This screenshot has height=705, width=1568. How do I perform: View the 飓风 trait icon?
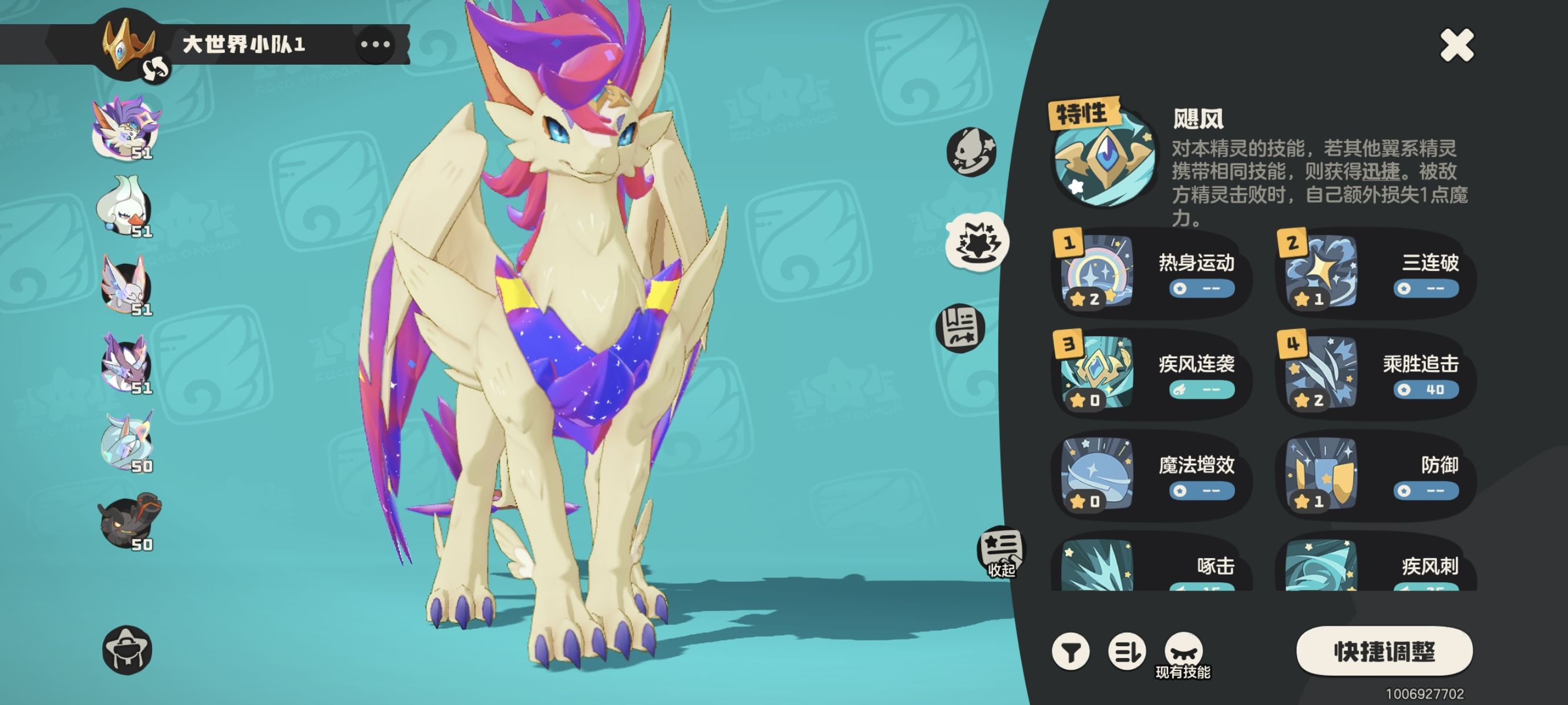pyautogui.click(x=1103, y=156)
